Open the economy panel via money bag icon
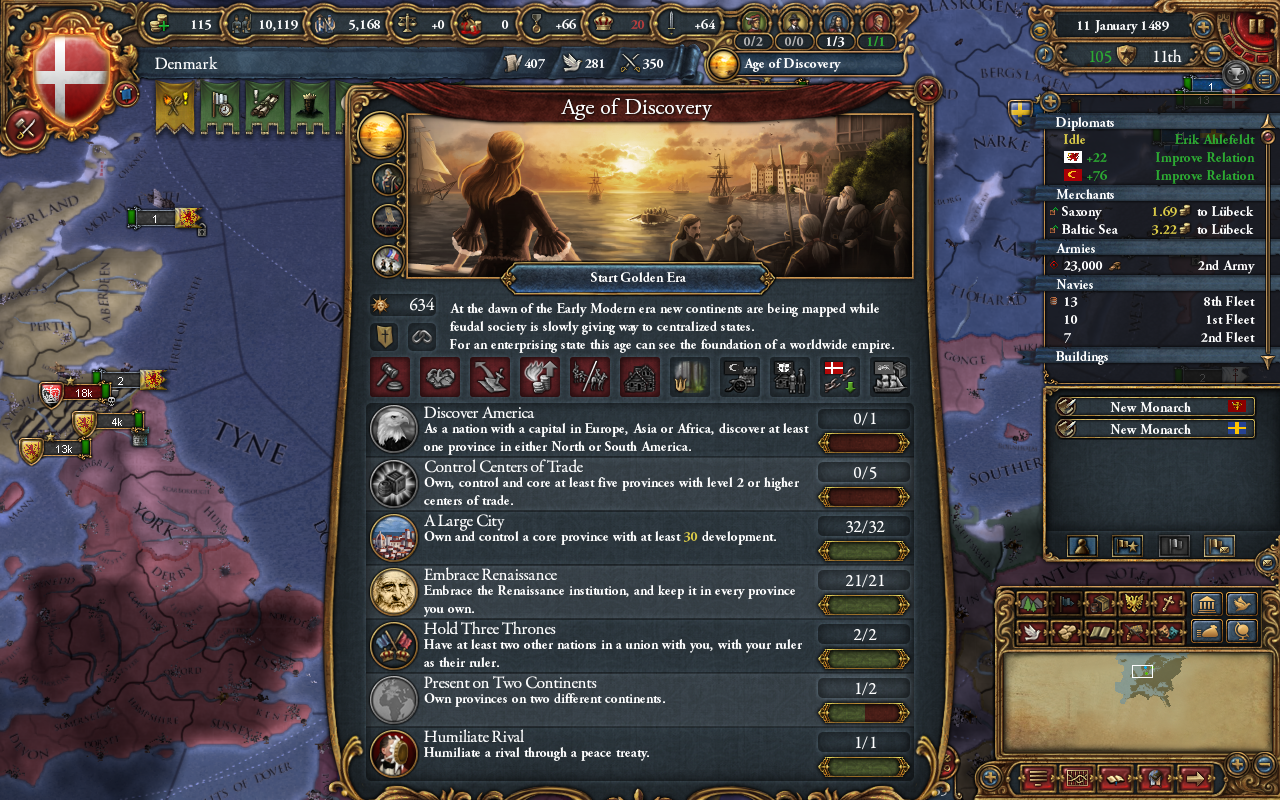Image resolution: width=1280 pixels, height=800 pixels. tap(1207, 631)
